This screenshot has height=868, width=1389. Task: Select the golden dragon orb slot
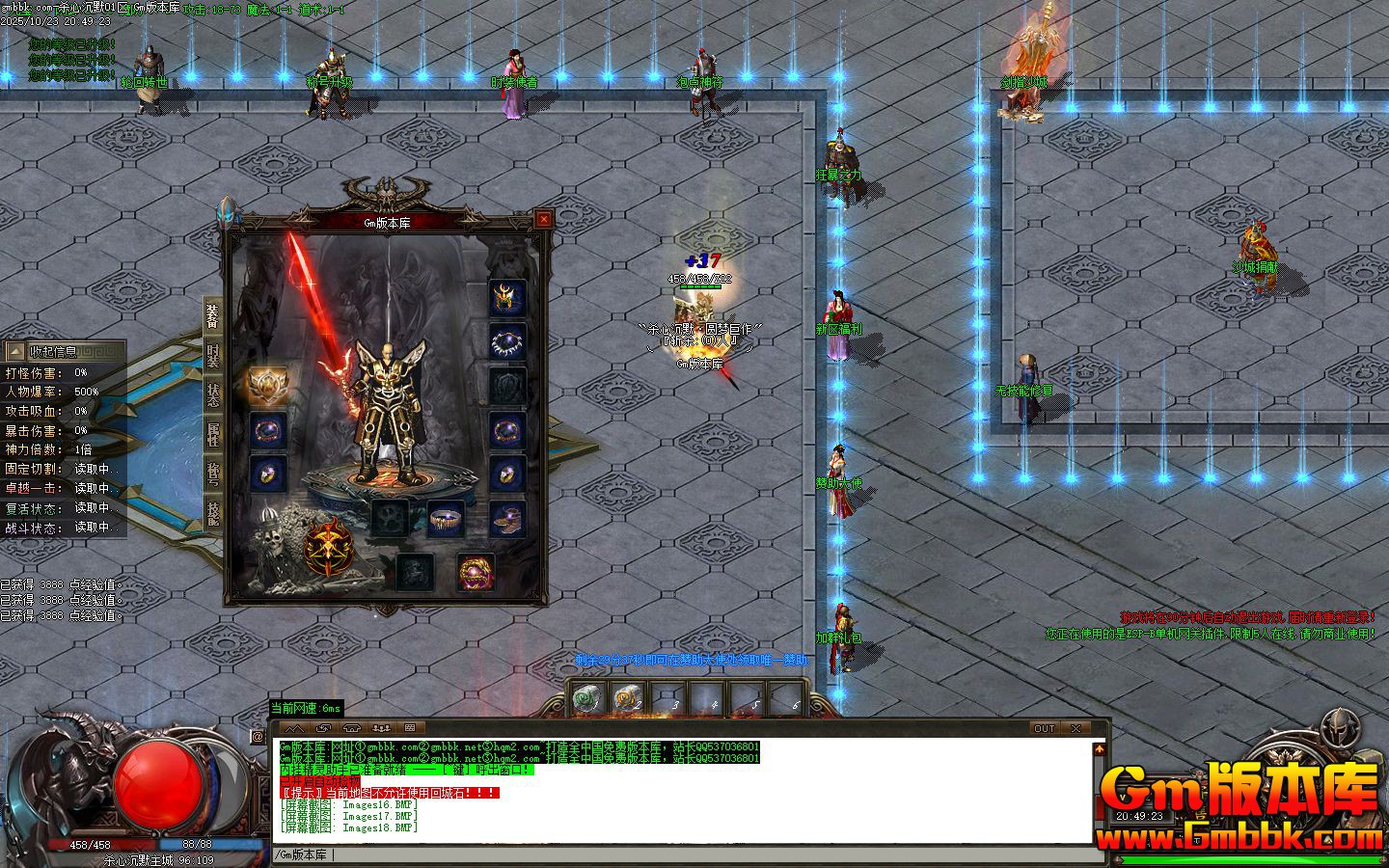click(475, 571)
